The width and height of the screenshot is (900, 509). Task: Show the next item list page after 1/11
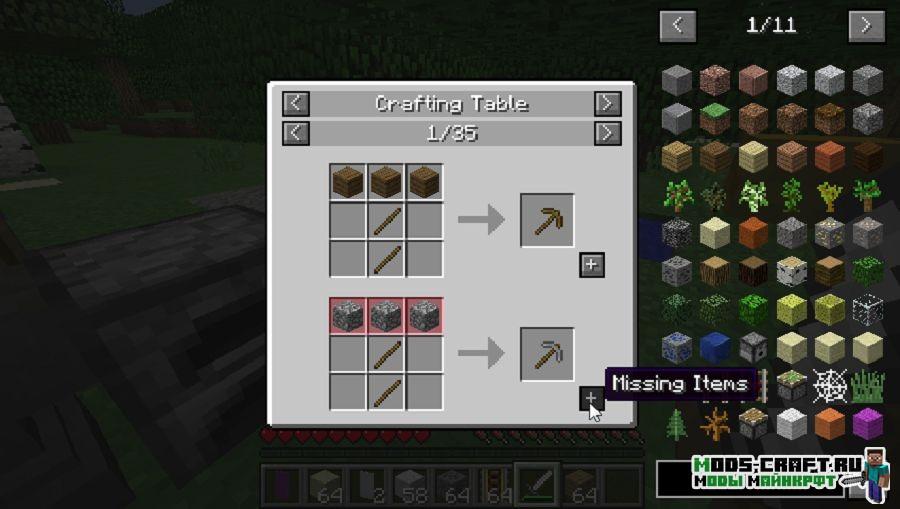tap(866, 25)
